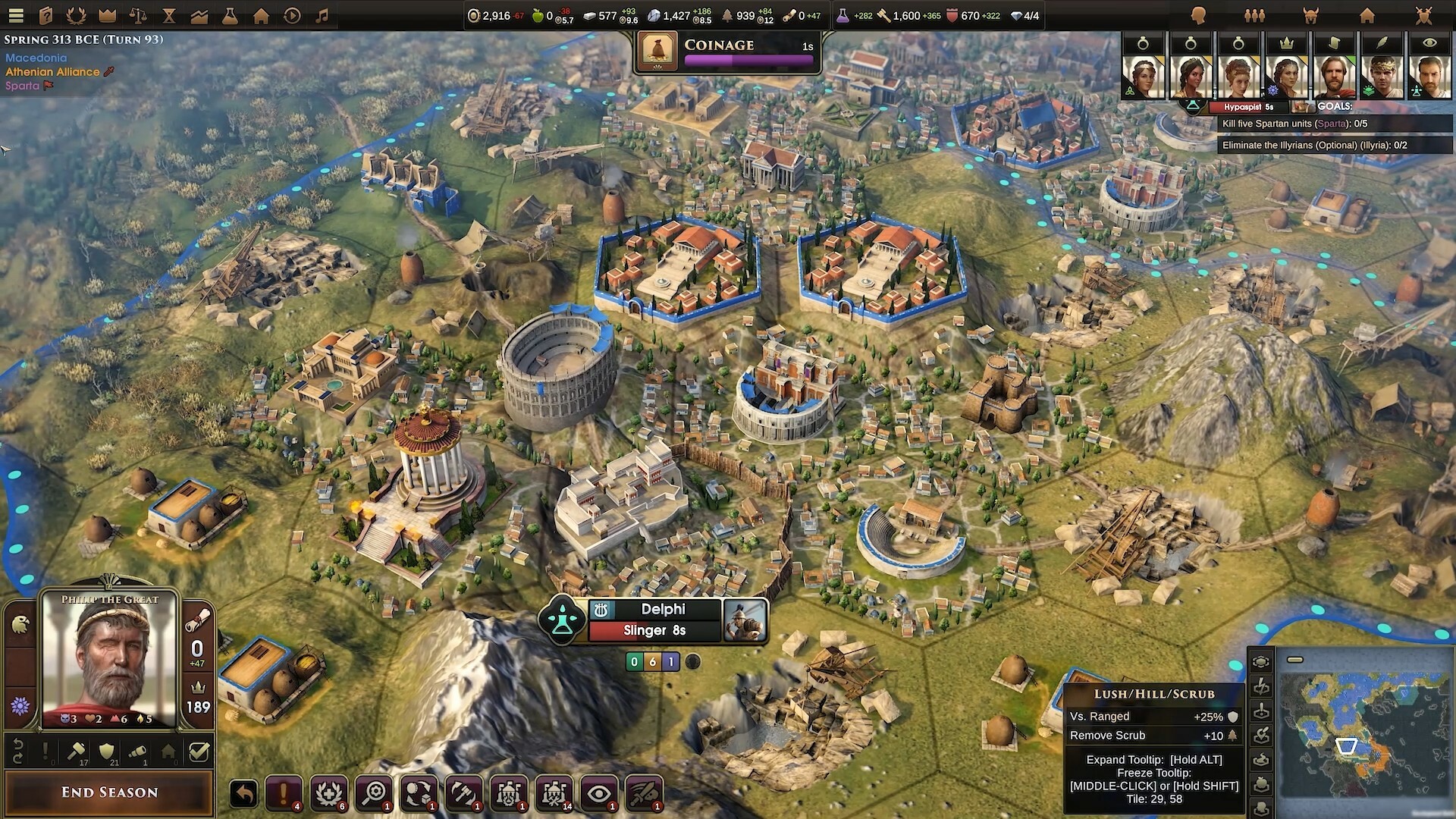Click the crown succession icon
The height and width of the screenshot is (819, 1456).
(x=106, y=14)
